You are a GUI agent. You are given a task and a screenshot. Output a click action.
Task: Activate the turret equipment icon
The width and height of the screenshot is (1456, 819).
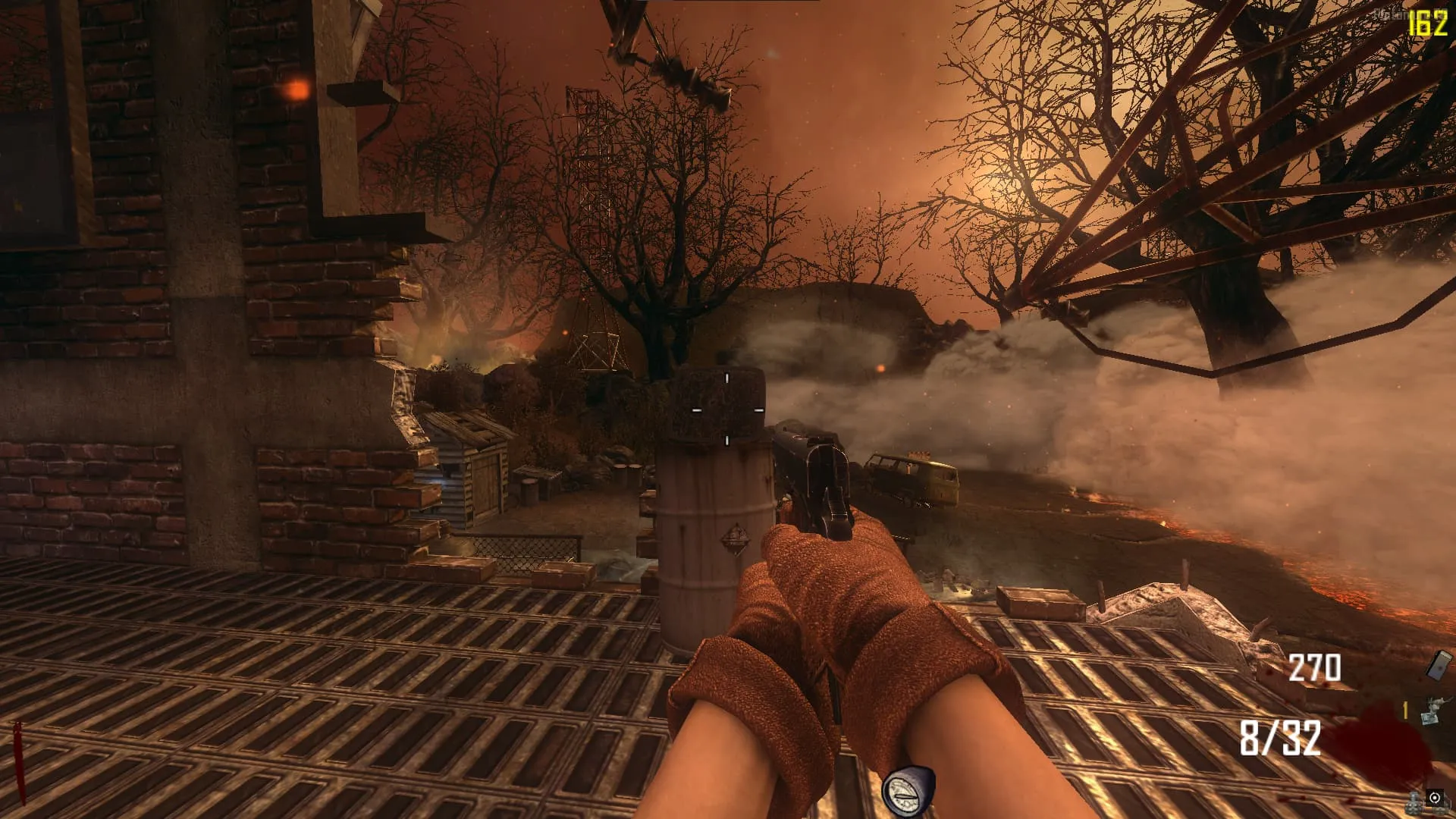click(1433, 713)
